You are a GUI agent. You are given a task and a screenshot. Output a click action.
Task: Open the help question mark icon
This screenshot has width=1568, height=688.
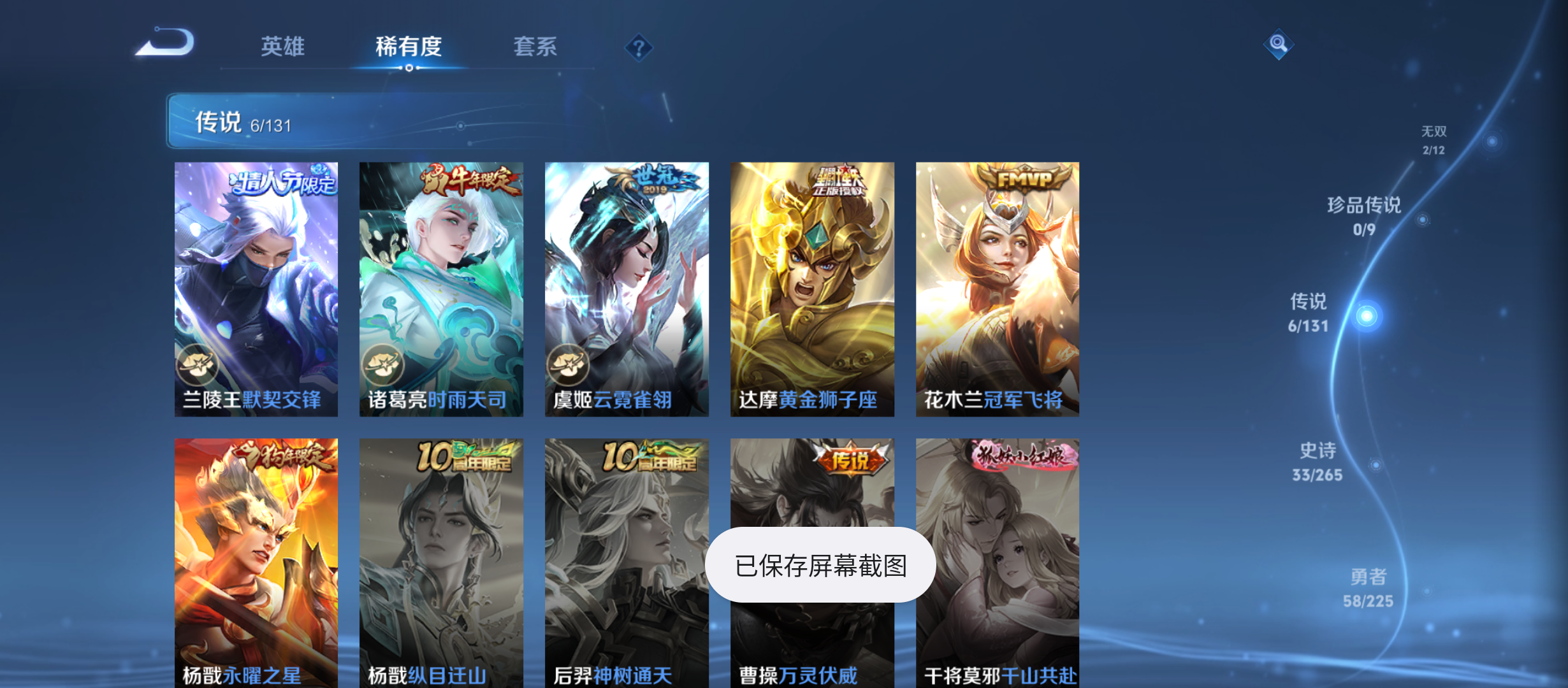coord(639,48)
